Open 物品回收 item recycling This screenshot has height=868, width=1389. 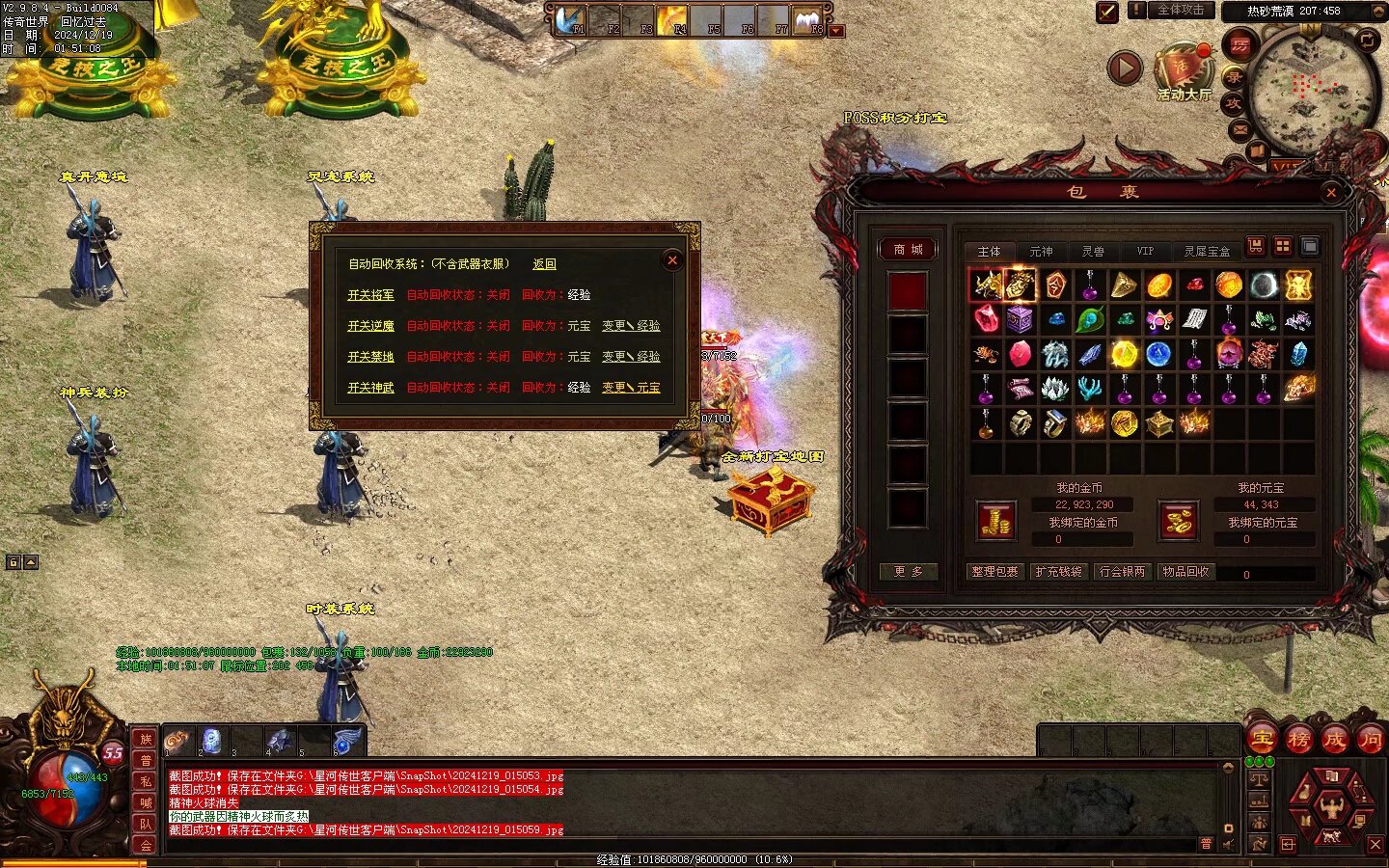(1185, 572)
